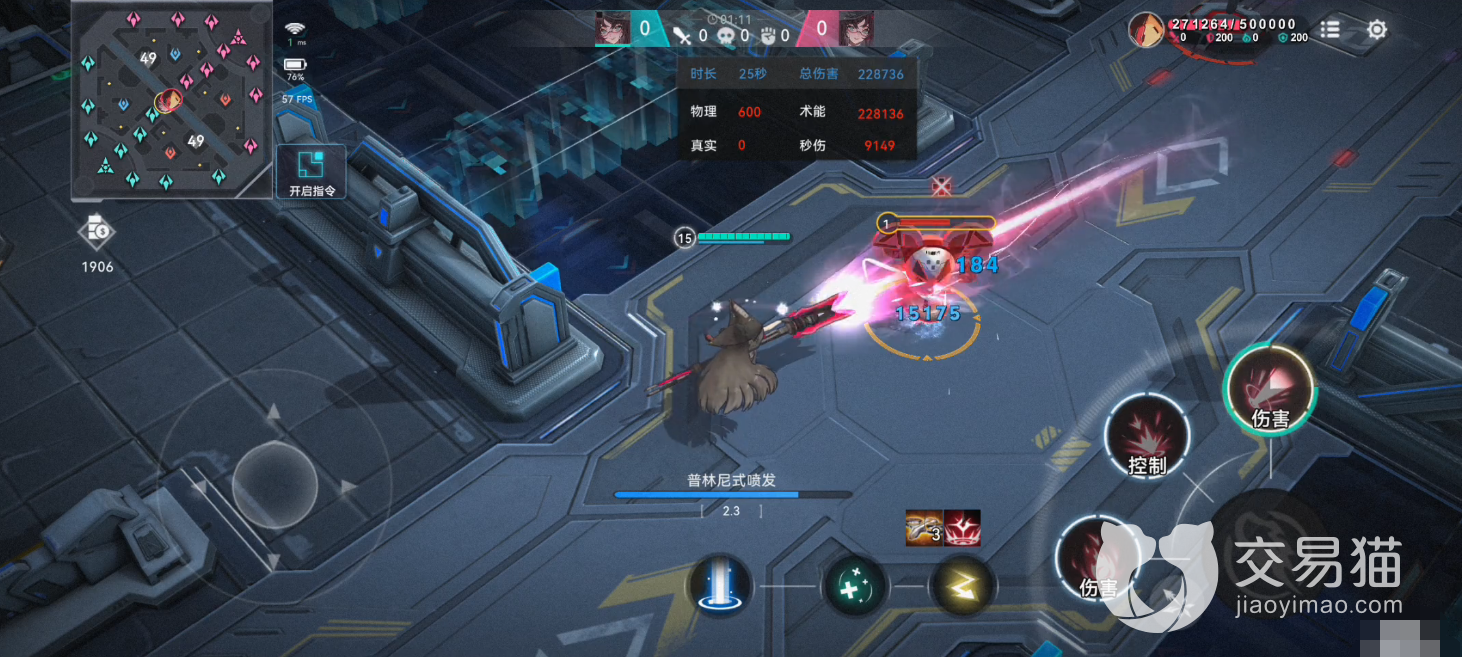
Task: Click on the minimap
Action: coord(171,100)
